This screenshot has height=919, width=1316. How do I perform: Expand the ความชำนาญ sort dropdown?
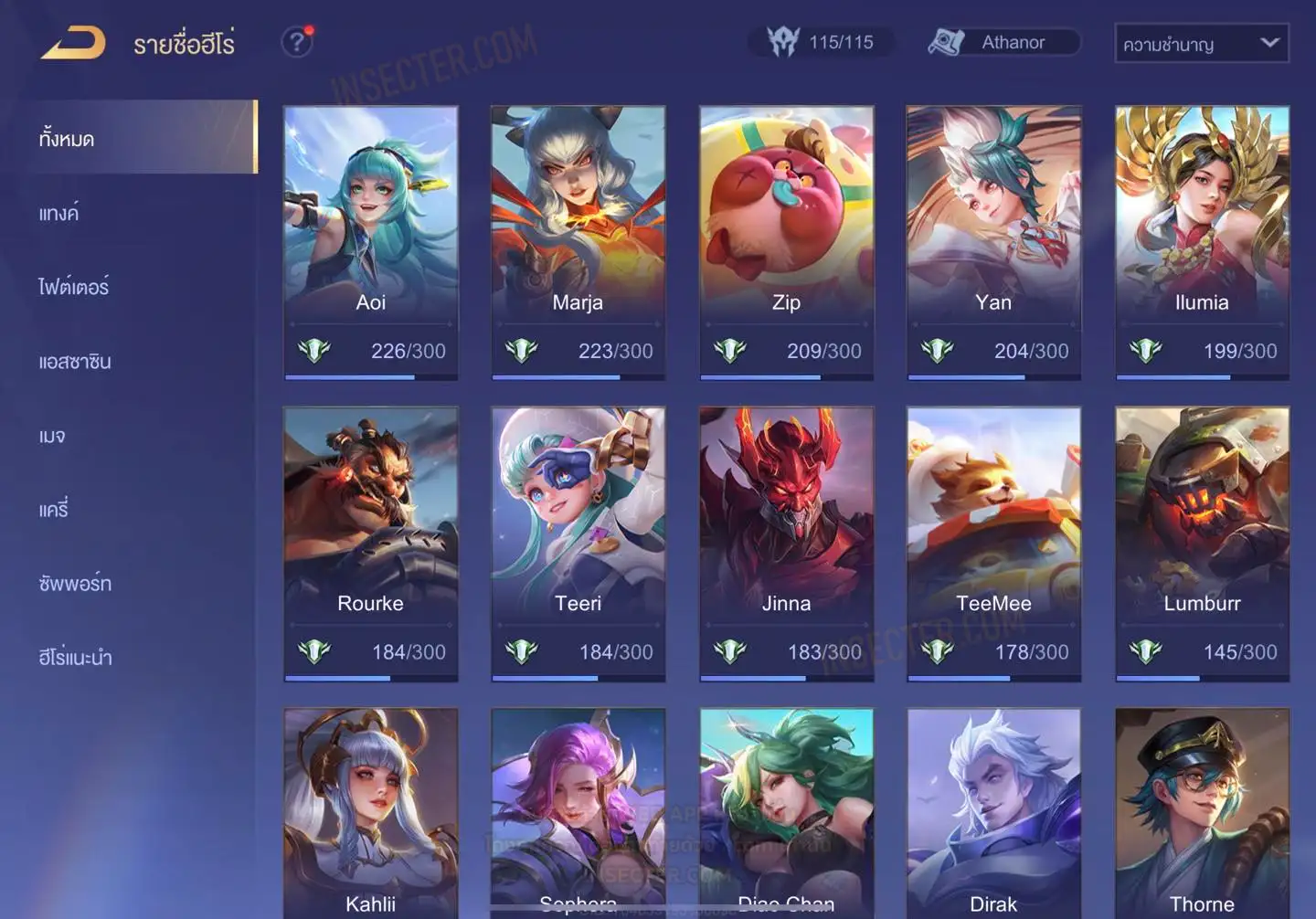(x=1201, y=44)
